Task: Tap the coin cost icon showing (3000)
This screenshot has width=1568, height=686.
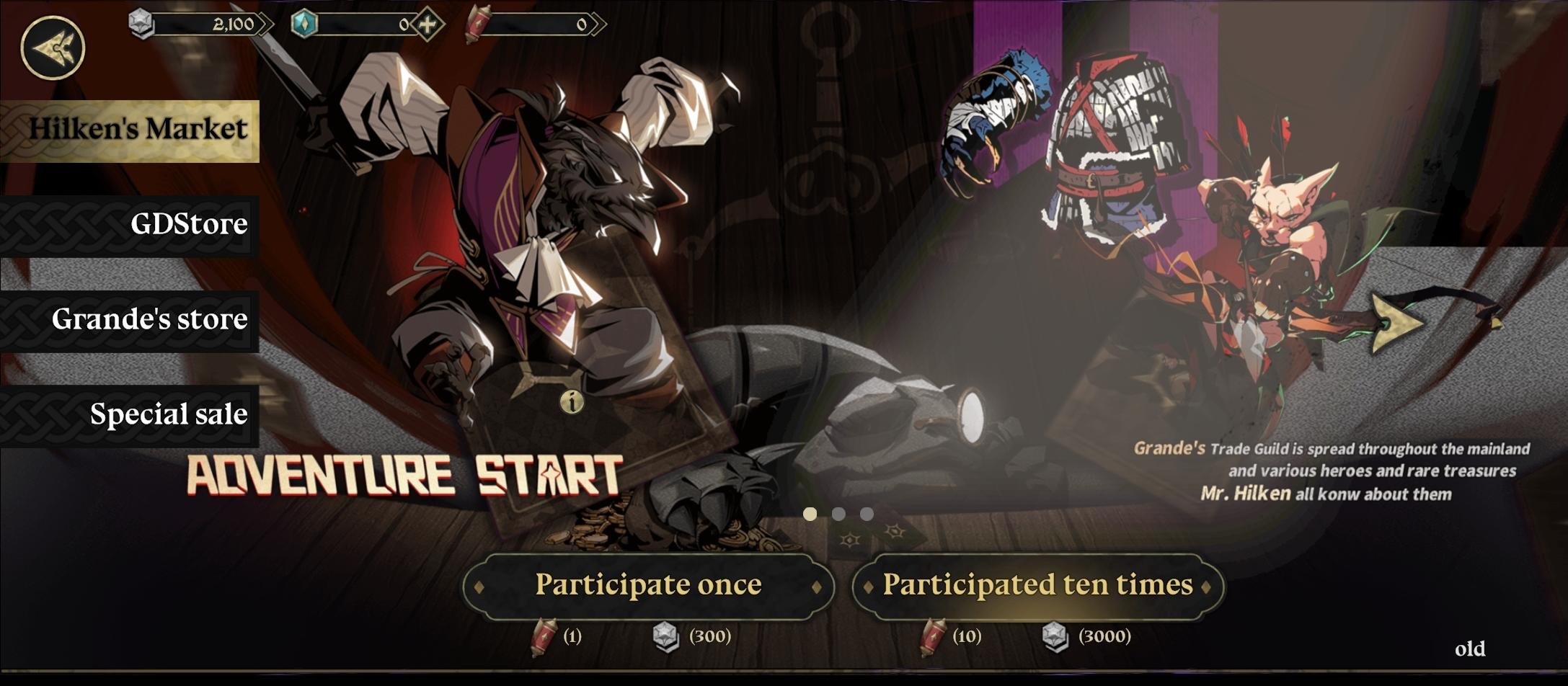Action: [x=1055, y=637]
